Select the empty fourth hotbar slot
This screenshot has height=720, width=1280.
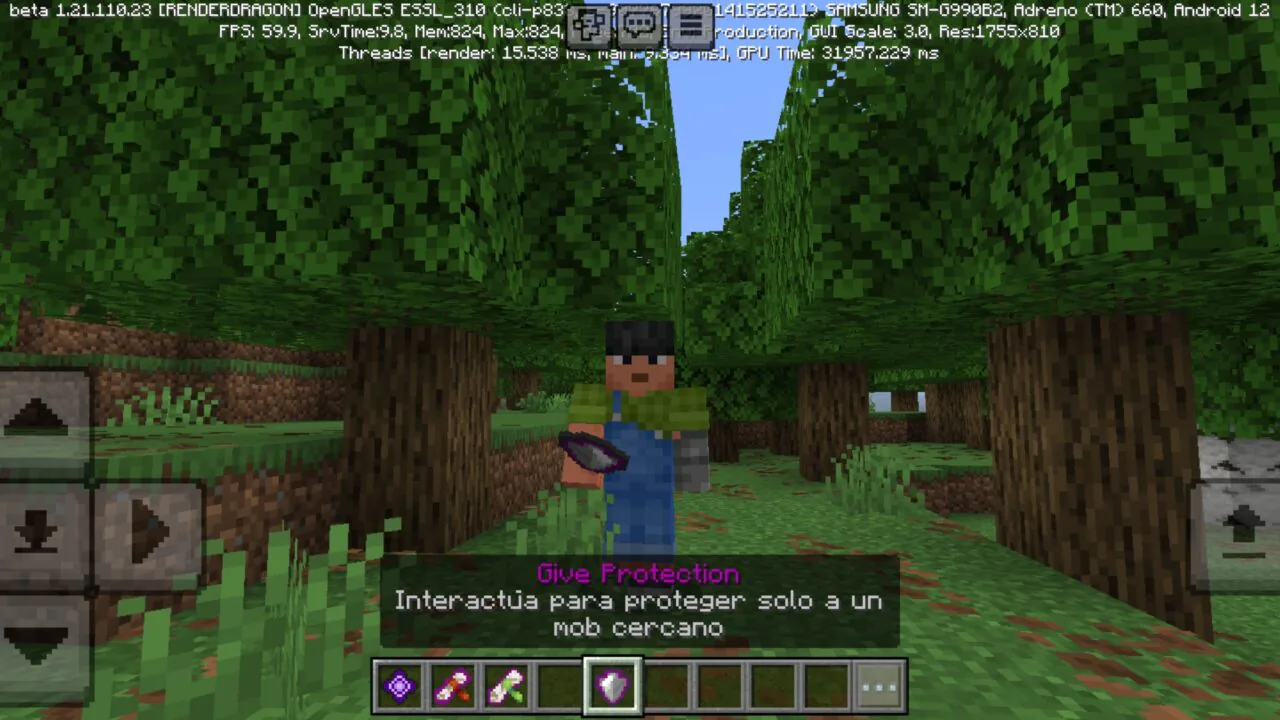click(560, 684)
